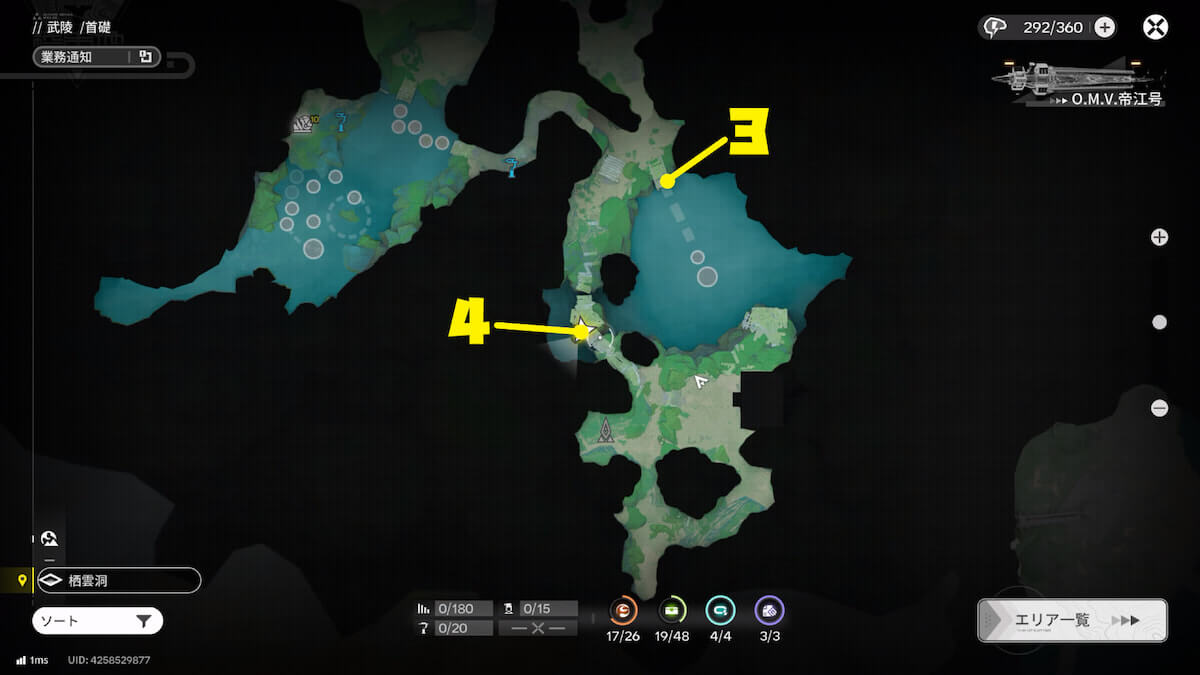The height and width of the screenshot is (675, 1200).
Task: Select the triangular marker on the lower map
Action: pos(606,431)
